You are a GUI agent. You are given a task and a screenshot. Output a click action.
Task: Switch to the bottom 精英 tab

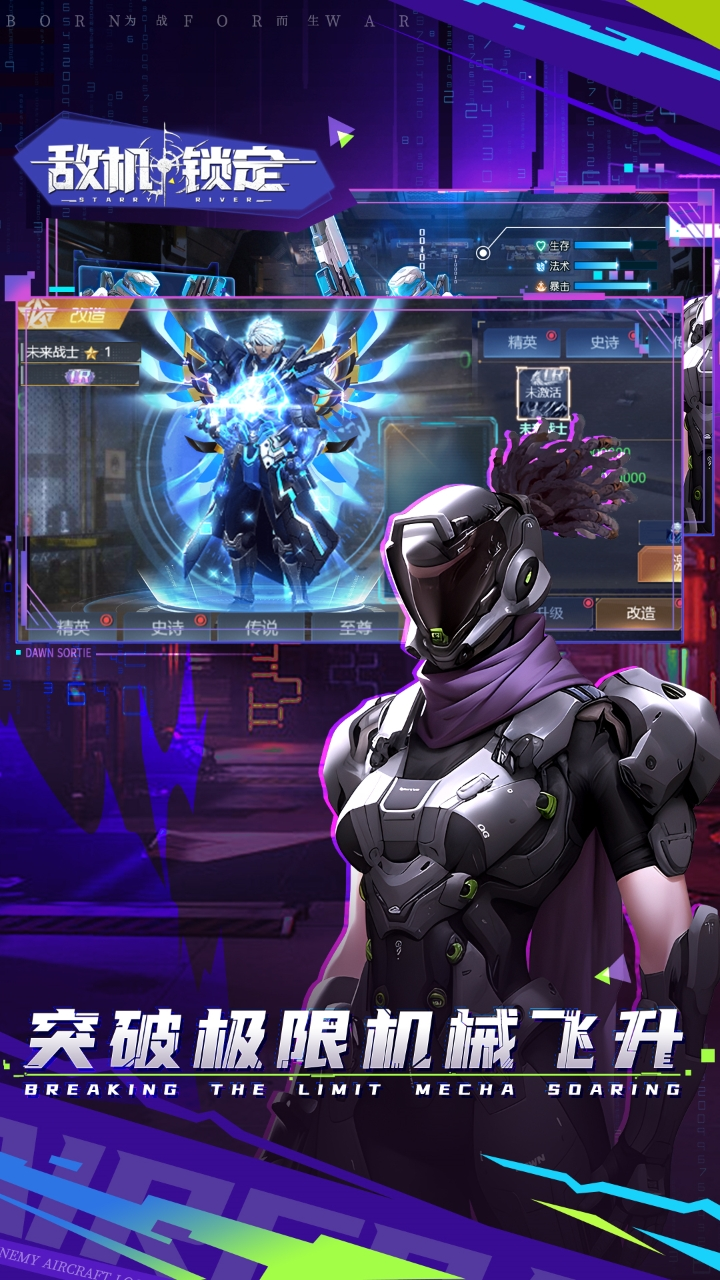tap(73, 627)
